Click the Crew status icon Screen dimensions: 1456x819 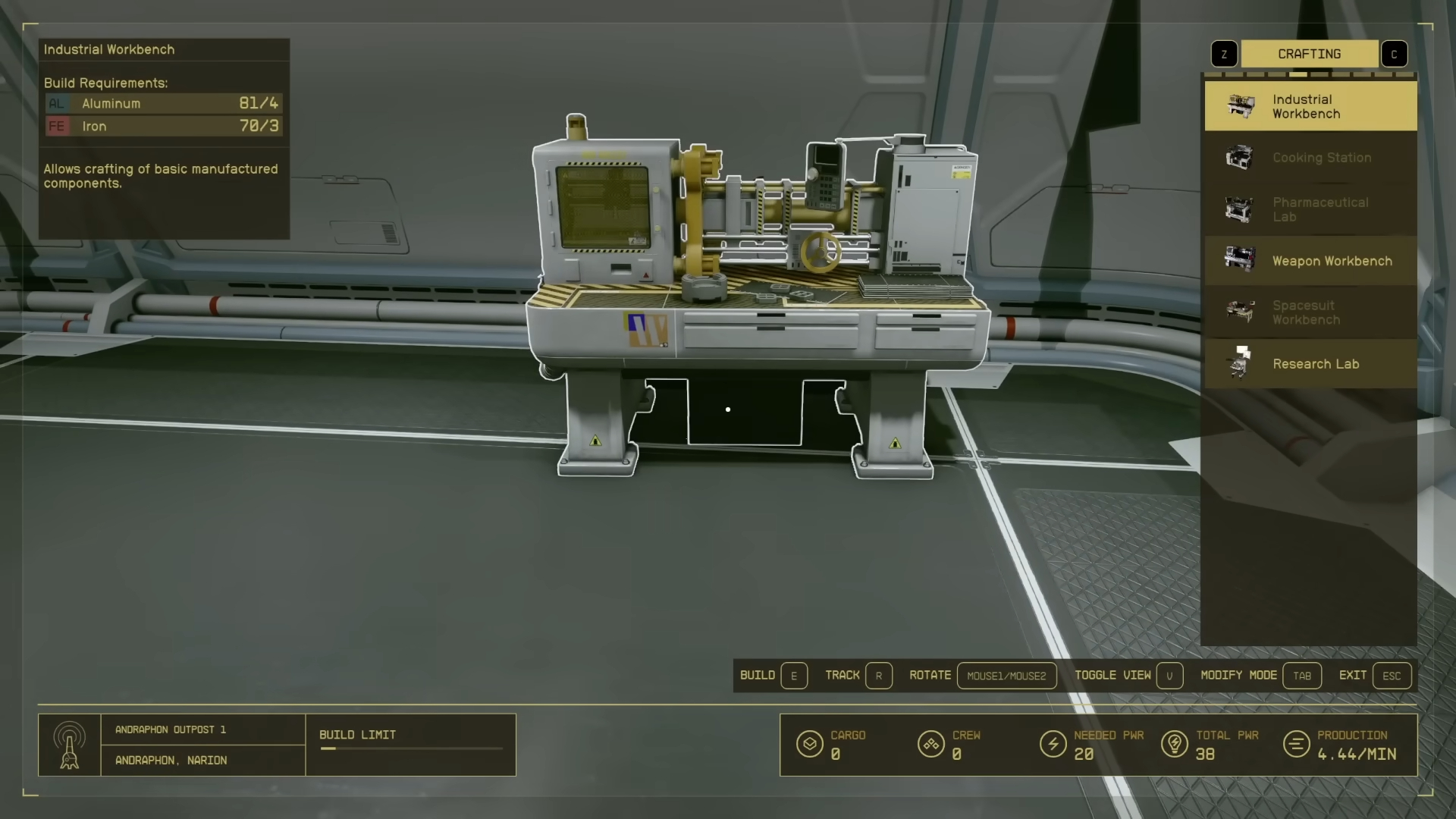pyautogui.click(x=930, y=744)
